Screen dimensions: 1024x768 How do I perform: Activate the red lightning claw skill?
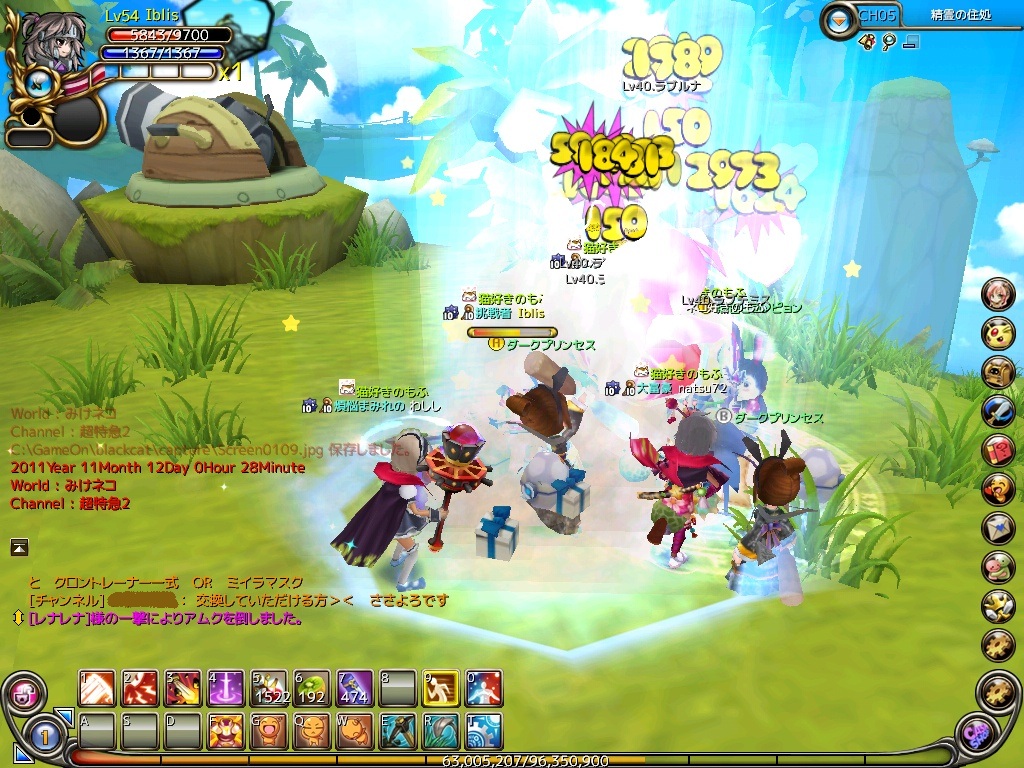click(x=140, y=688)
